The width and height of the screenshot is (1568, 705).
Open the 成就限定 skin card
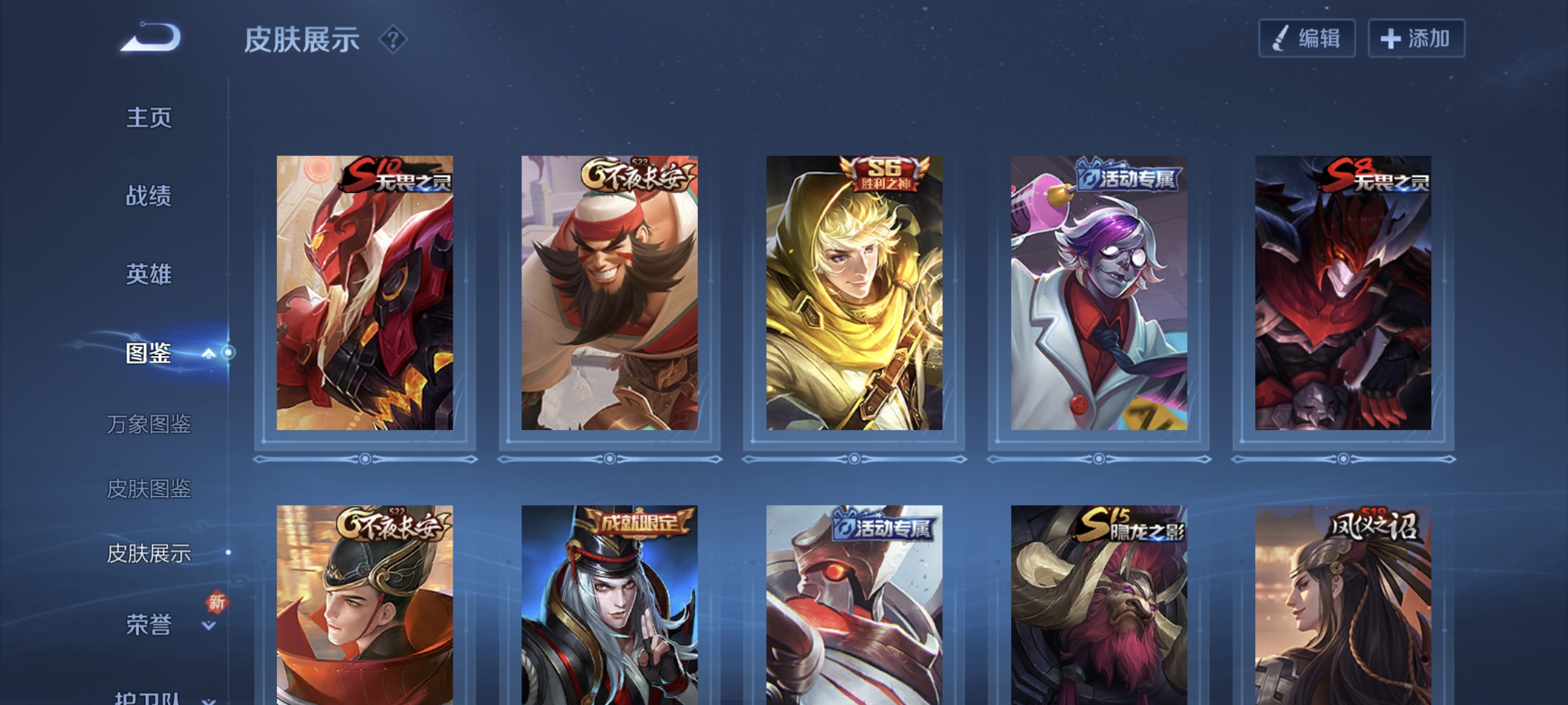coord(609,605)
